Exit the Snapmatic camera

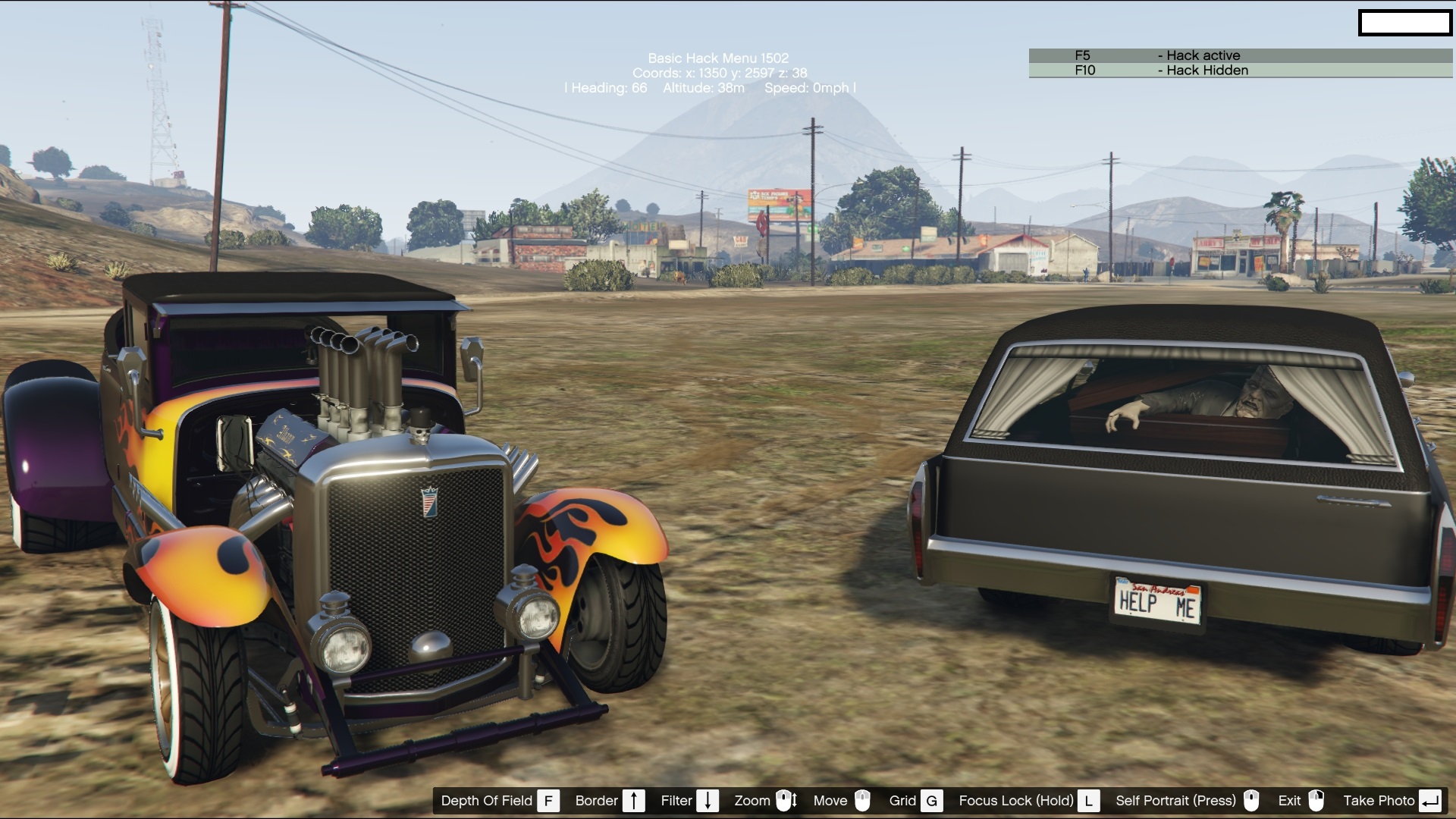pyautogui.click(x=1301, y=801)
